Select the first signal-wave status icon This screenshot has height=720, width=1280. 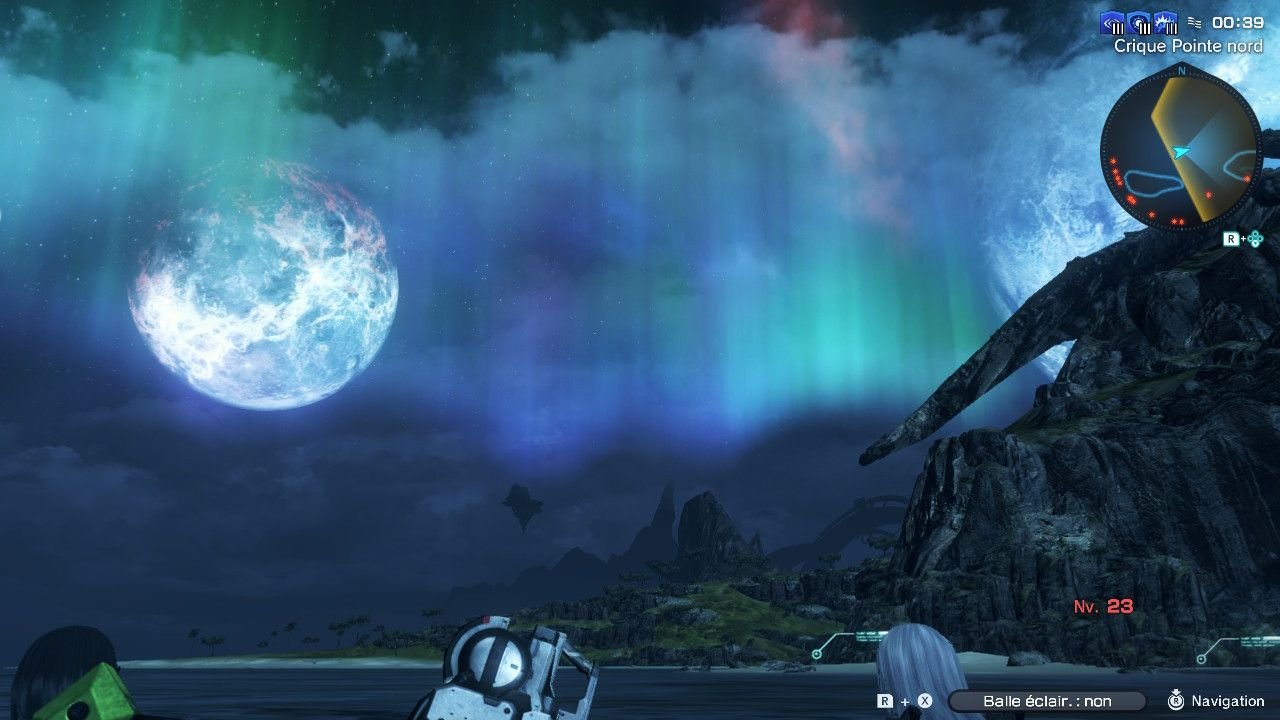click(x=1113, y=22)
